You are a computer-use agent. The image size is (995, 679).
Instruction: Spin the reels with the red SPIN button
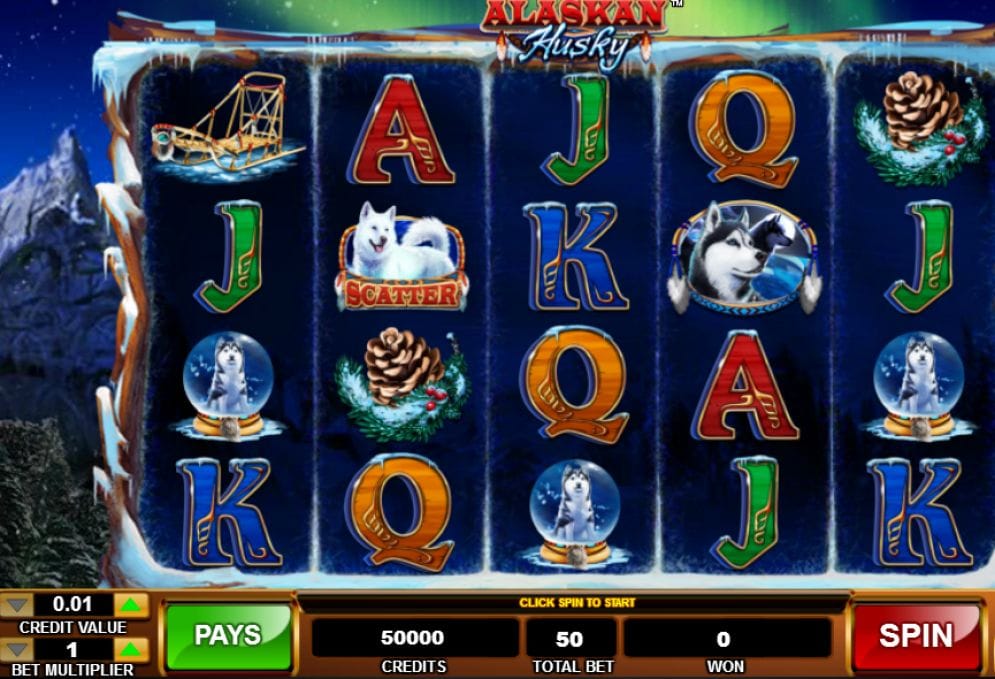[x=916, y=636]
